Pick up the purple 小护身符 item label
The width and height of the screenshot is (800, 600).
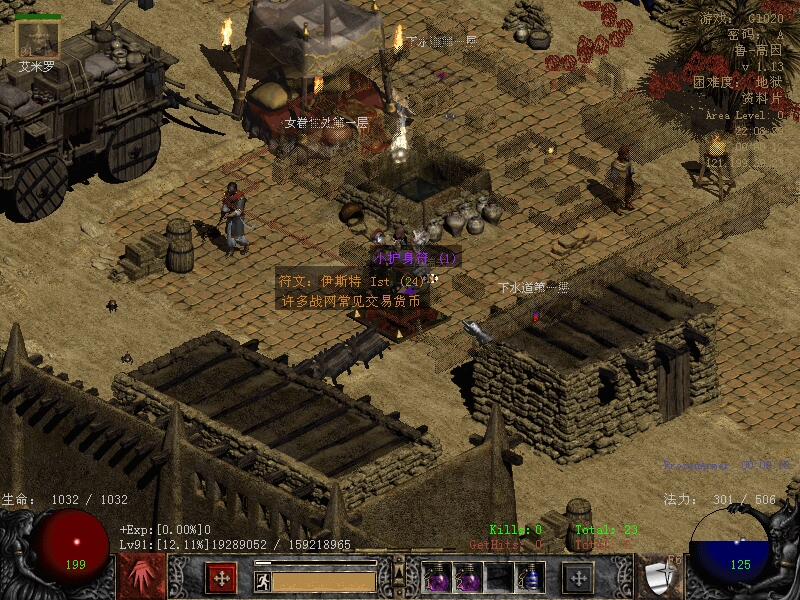pyautogui.click(x=415, y=258)
